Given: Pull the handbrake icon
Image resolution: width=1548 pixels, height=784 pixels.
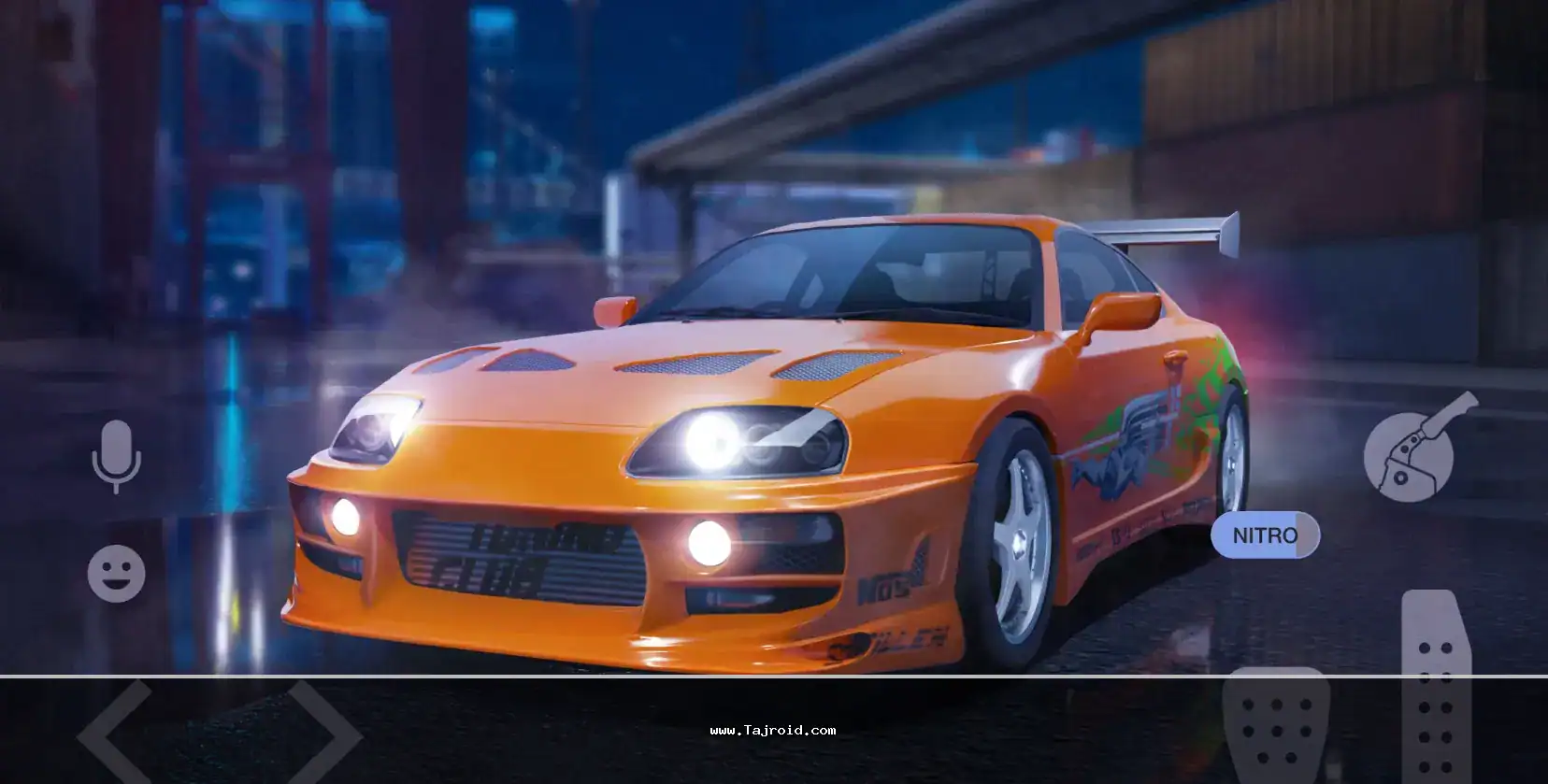Looking at the screenshot, I should point(1413,449).
